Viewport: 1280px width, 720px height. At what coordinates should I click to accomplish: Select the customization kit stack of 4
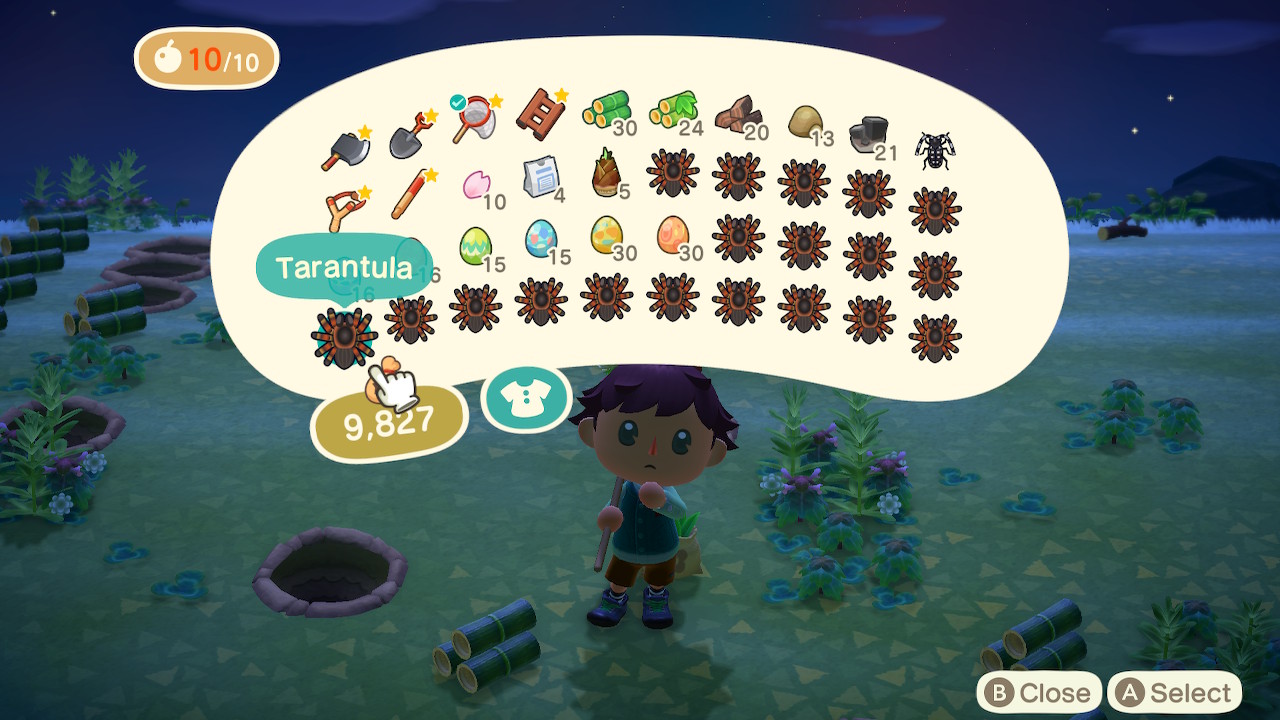tap(541, 177)
